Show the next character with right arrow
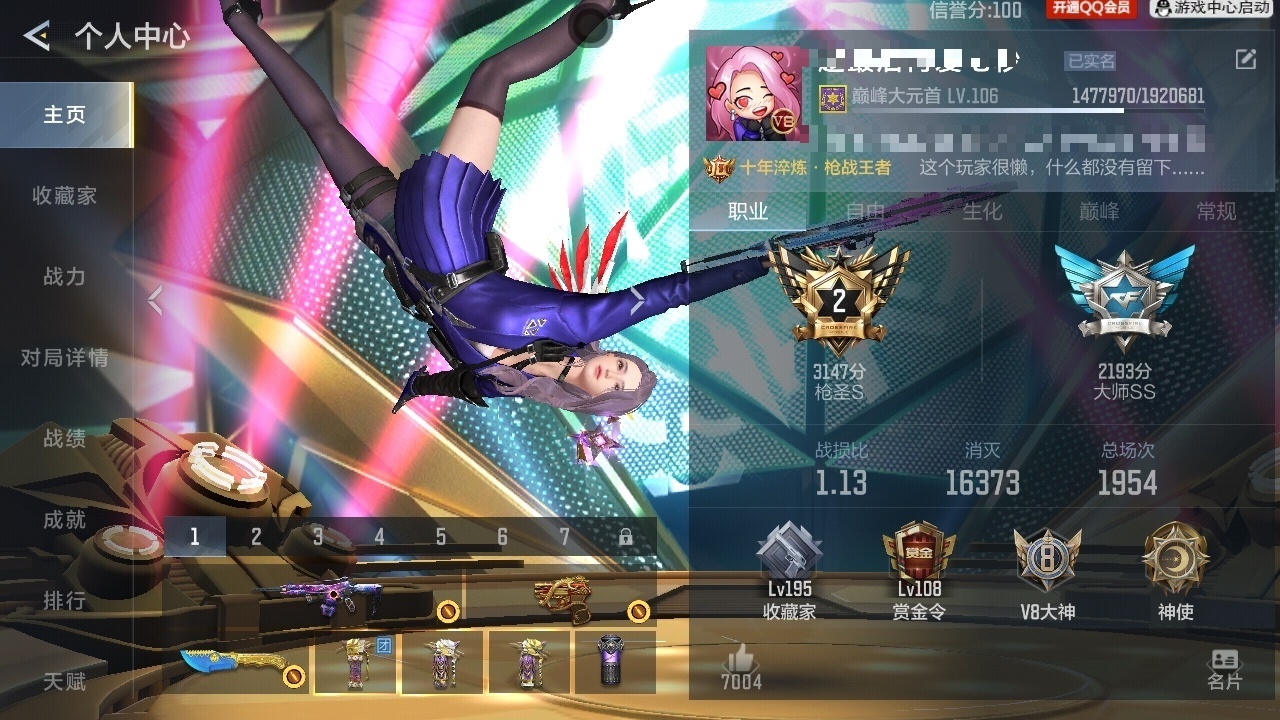This screenshot has width=1280, height=720. click(637, 300)
